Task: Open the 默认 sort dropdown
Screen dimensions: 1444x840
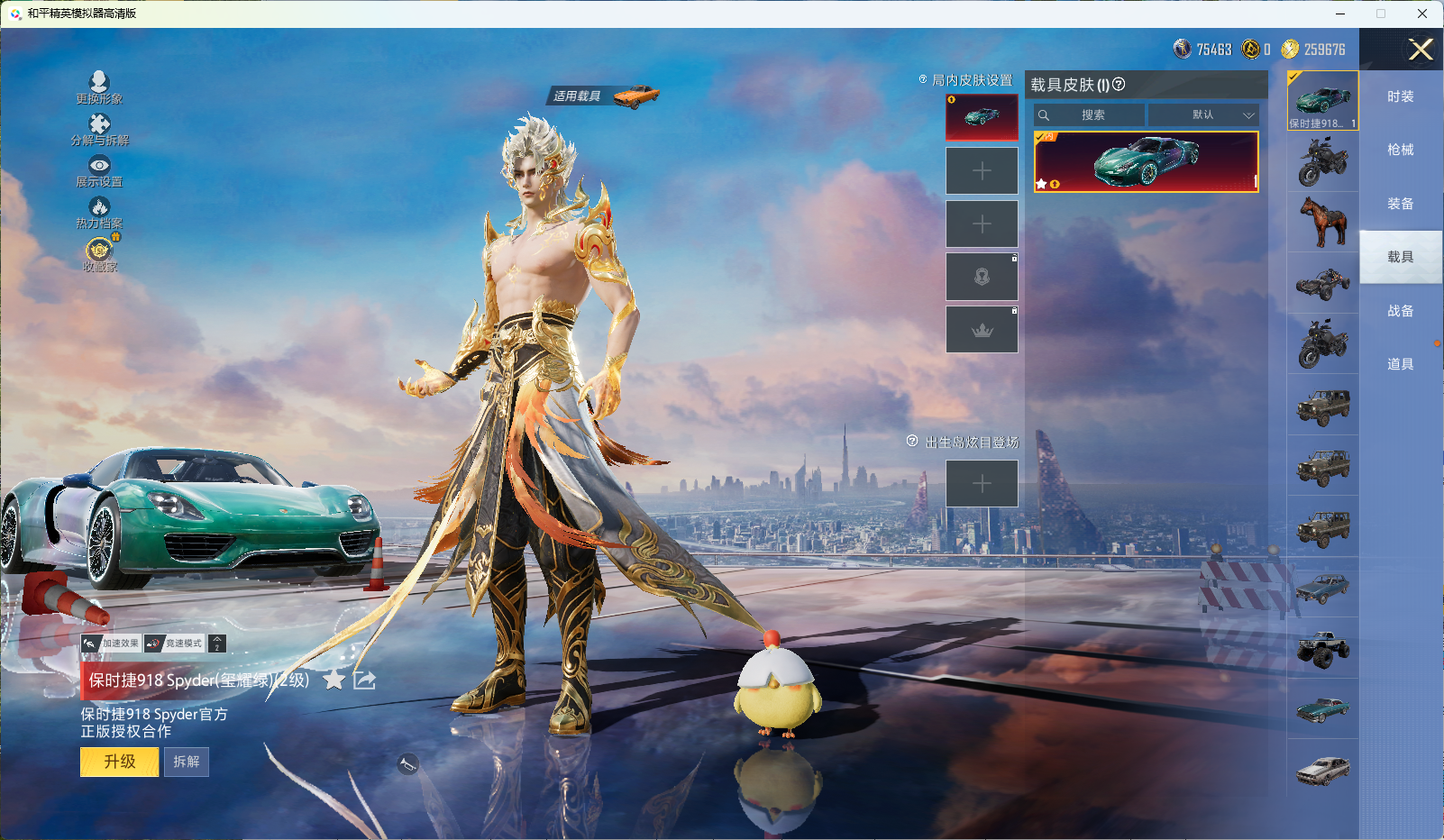Action: [x=1203, y=115]
